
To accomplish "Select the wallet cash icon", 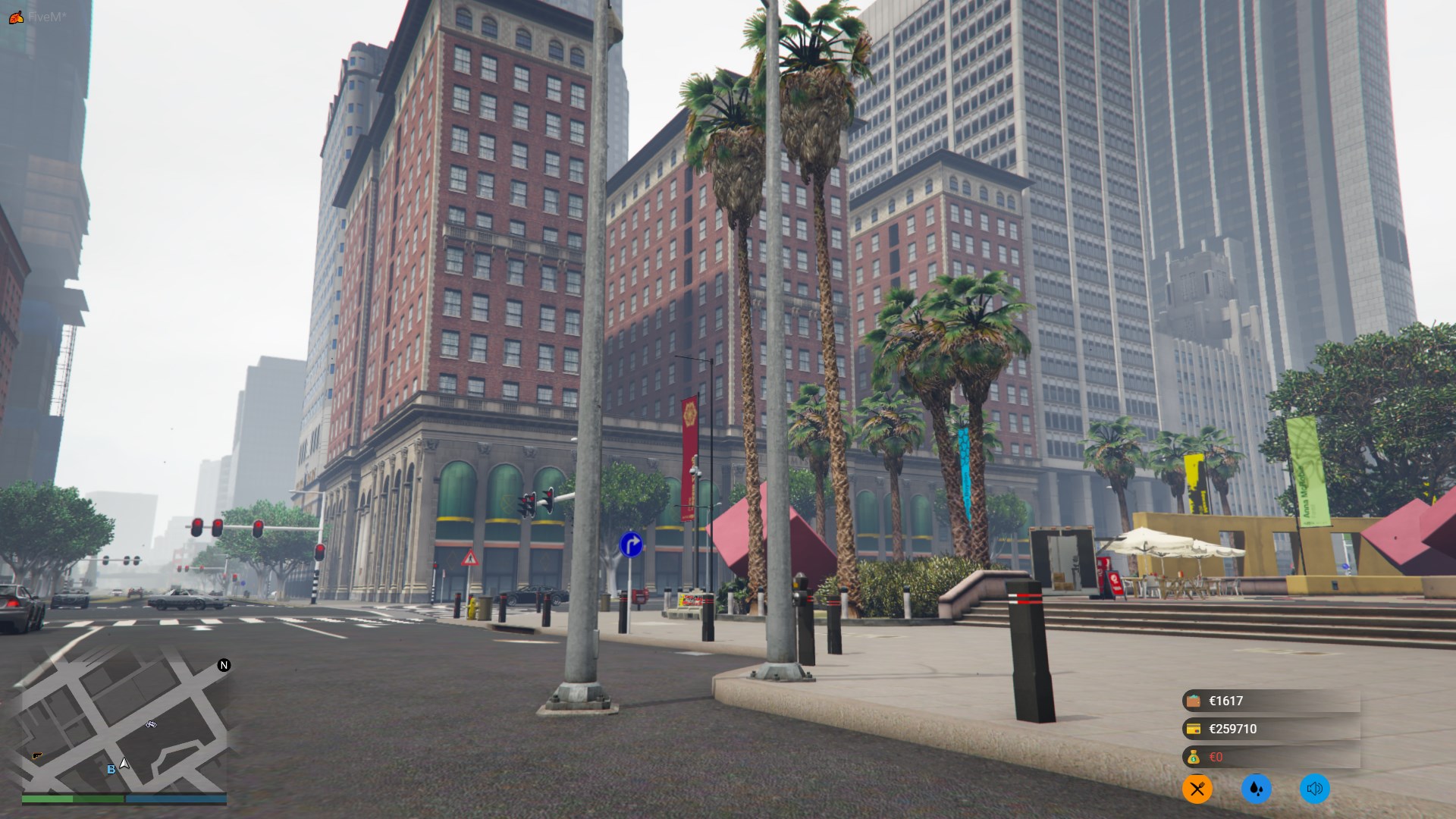I will coord(1194,701).
